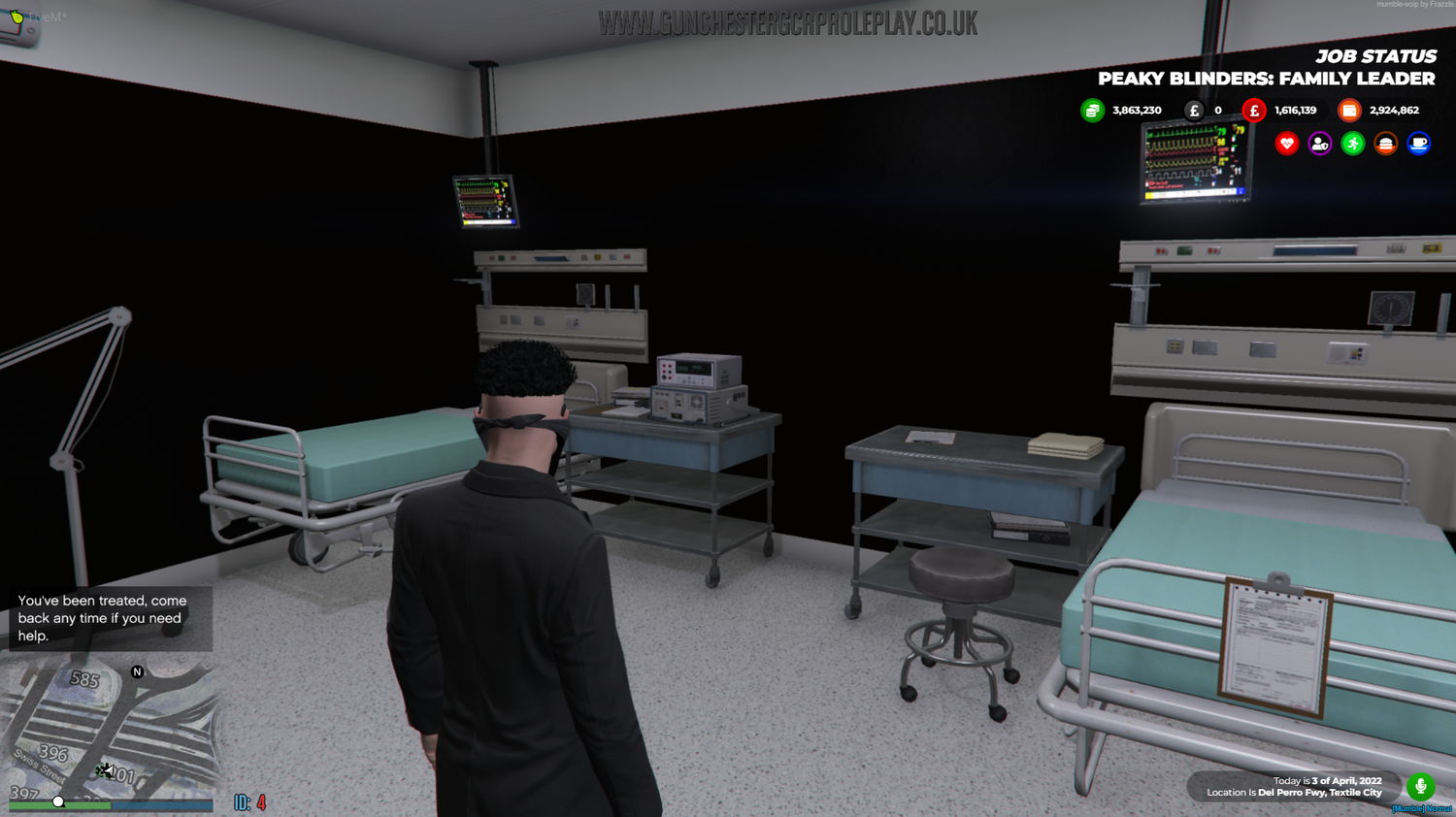Click the purple armor shield icon
The image size is (1456, 817).
[x=1320, y=143]
